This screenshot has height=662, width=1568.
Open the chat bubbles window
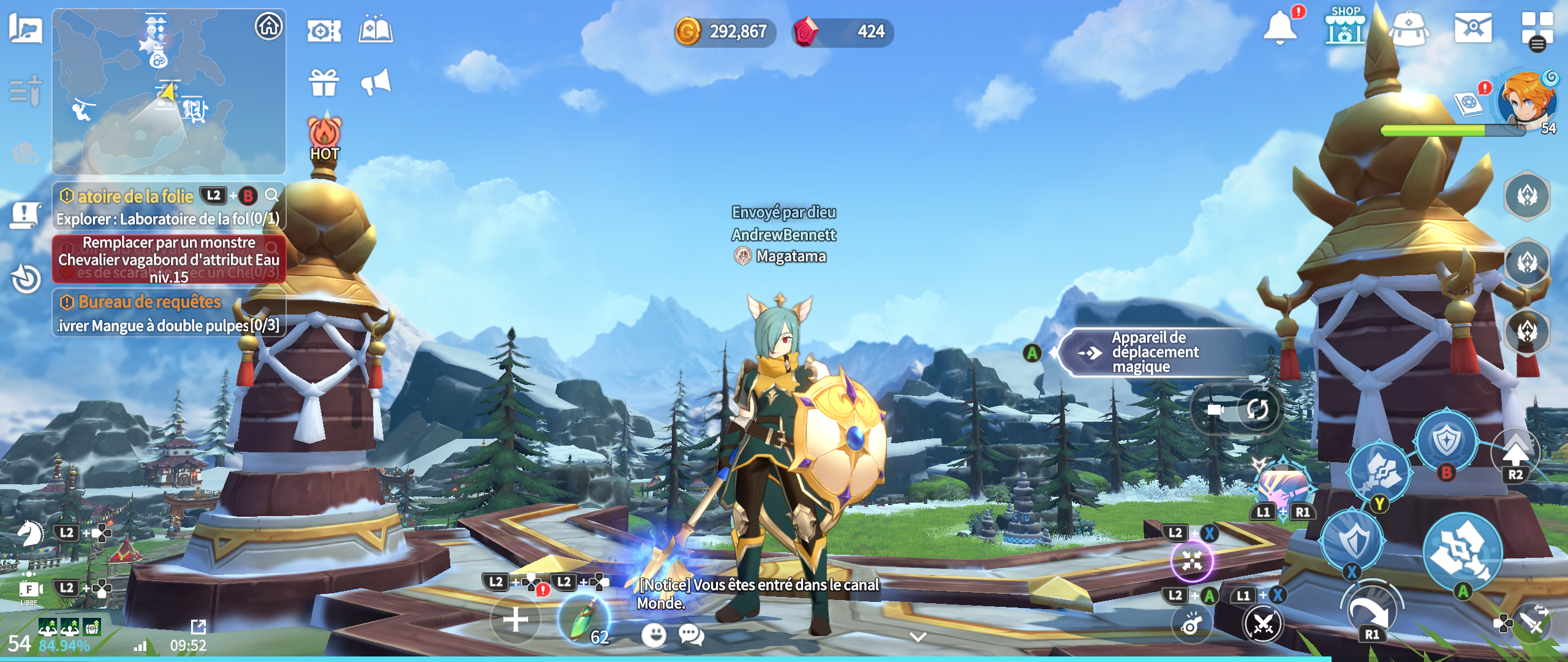[x=692, y=634]
